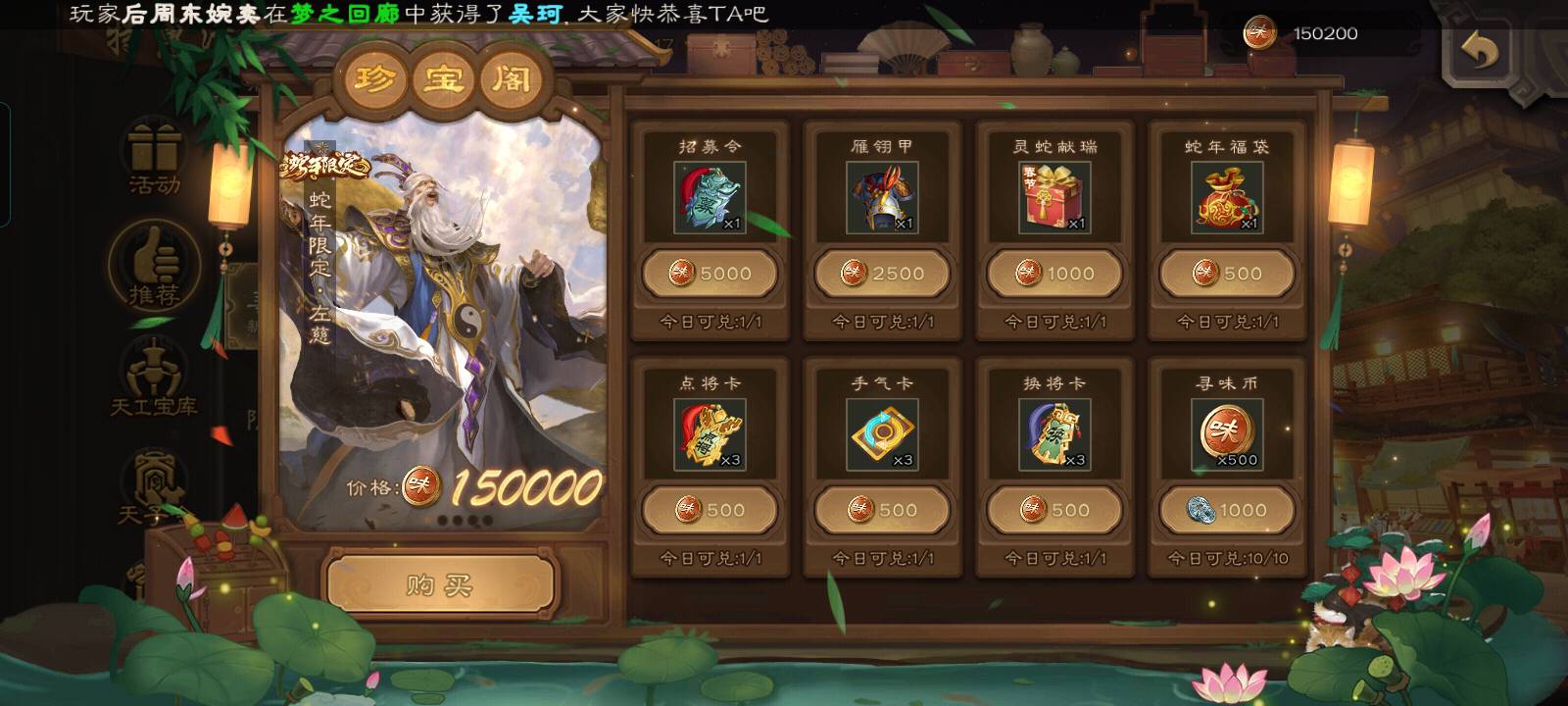Go back with the return arrow
This screenshot has height=706, width=1568.
click(1479, 50)
